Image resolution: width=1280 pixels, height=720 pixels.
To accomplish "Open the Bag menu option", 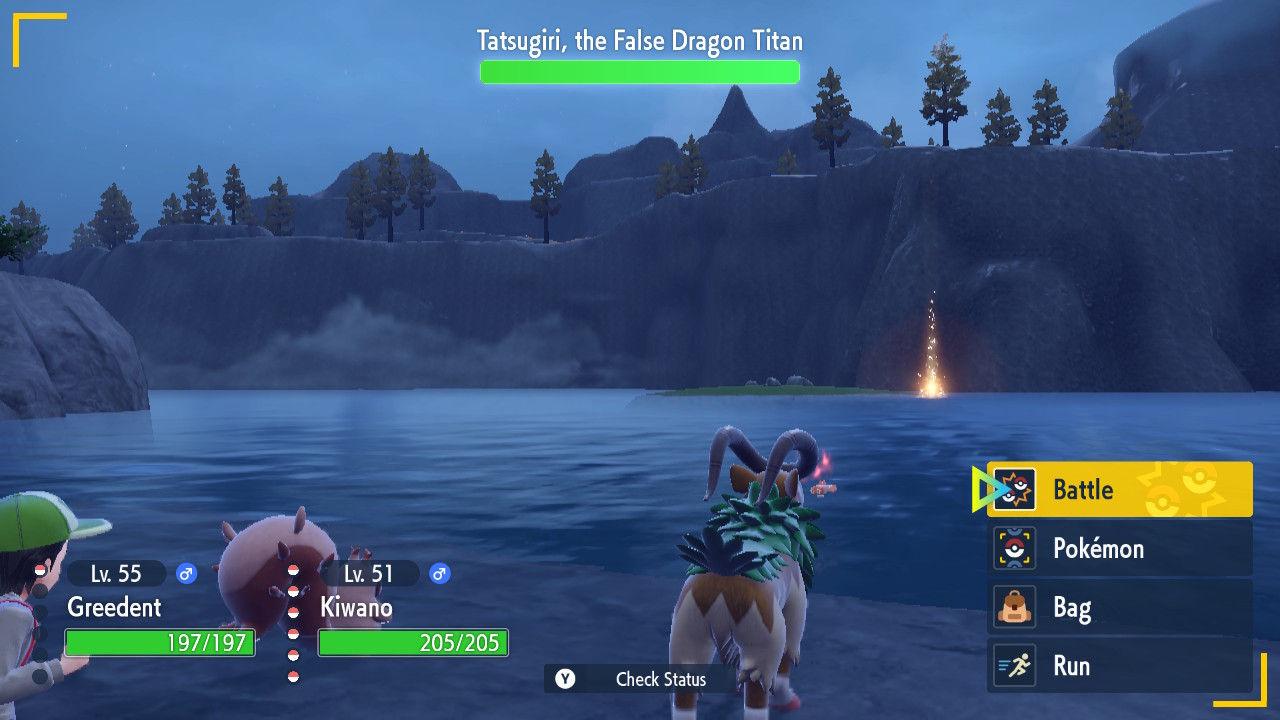I will [x=1119, y=608].
